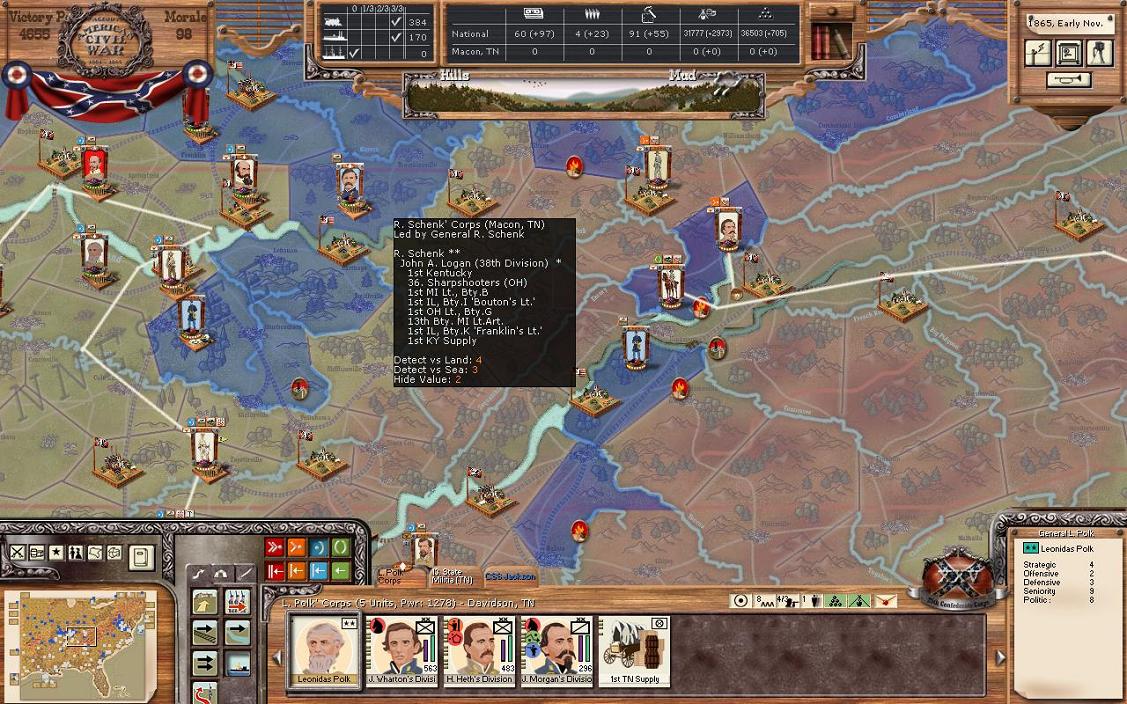Select J. Wharton's Division unit card
1127x704 pixels.
tap(402, 650)
